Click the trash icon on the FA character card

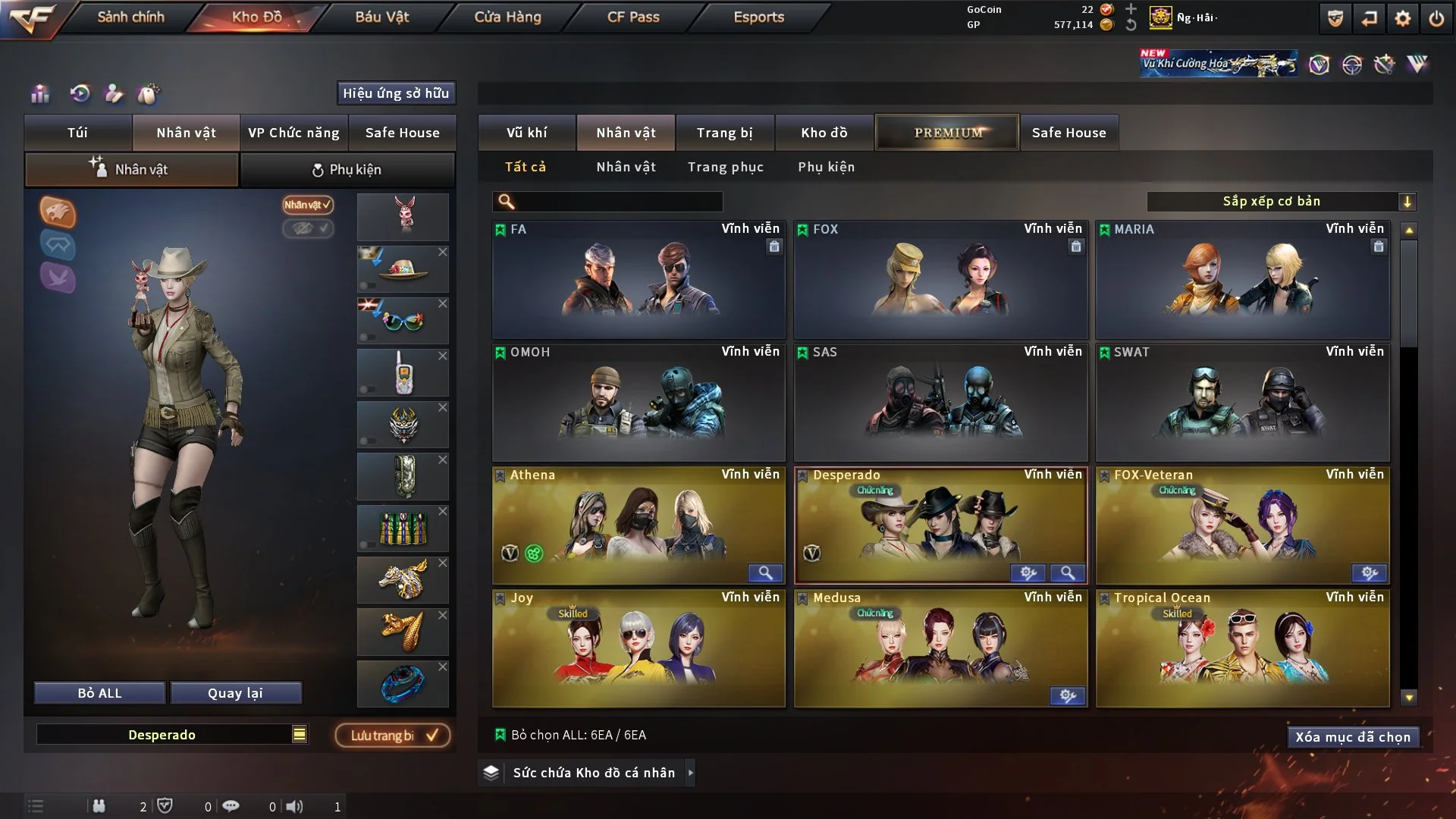point(774,247)
